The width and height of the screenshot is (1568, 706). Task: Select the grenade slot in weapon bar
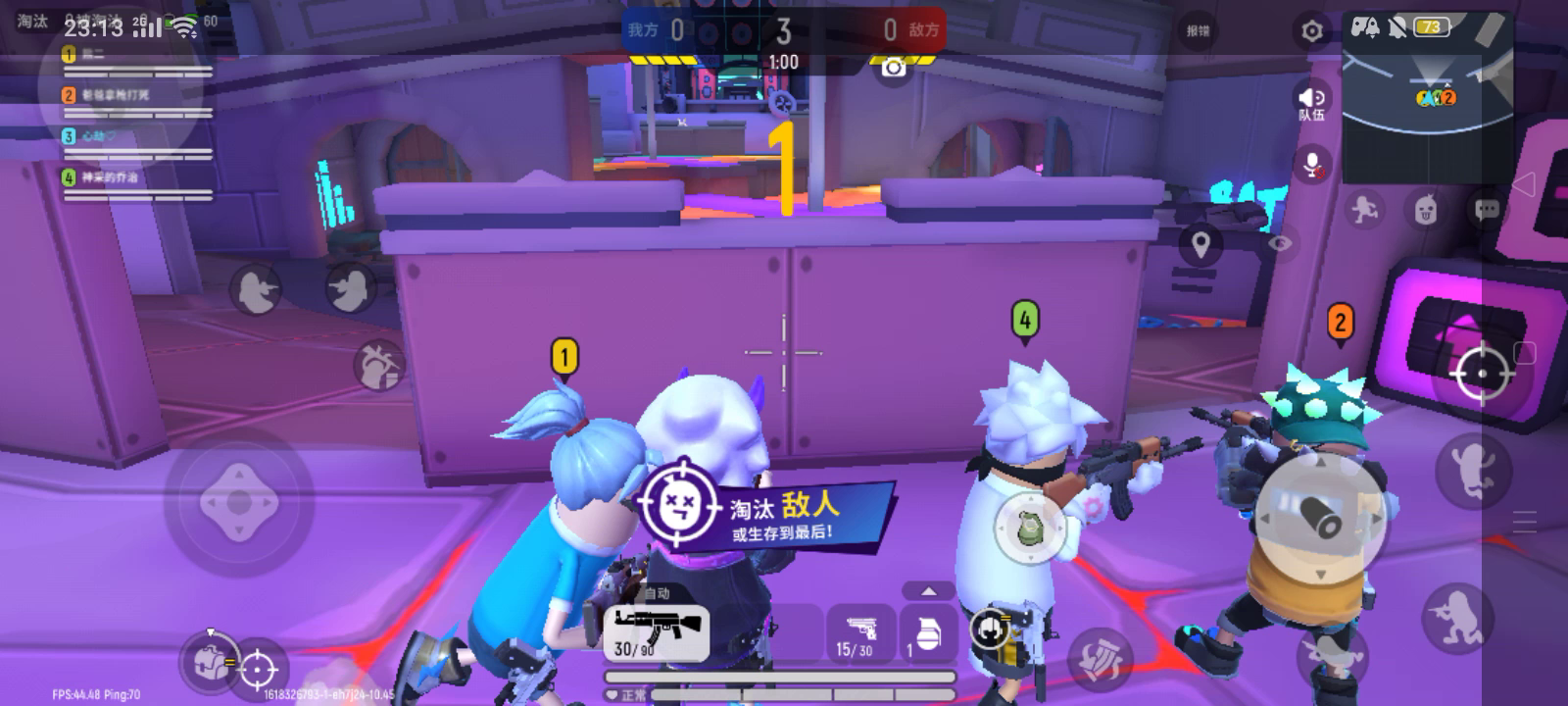coord(926,632)
